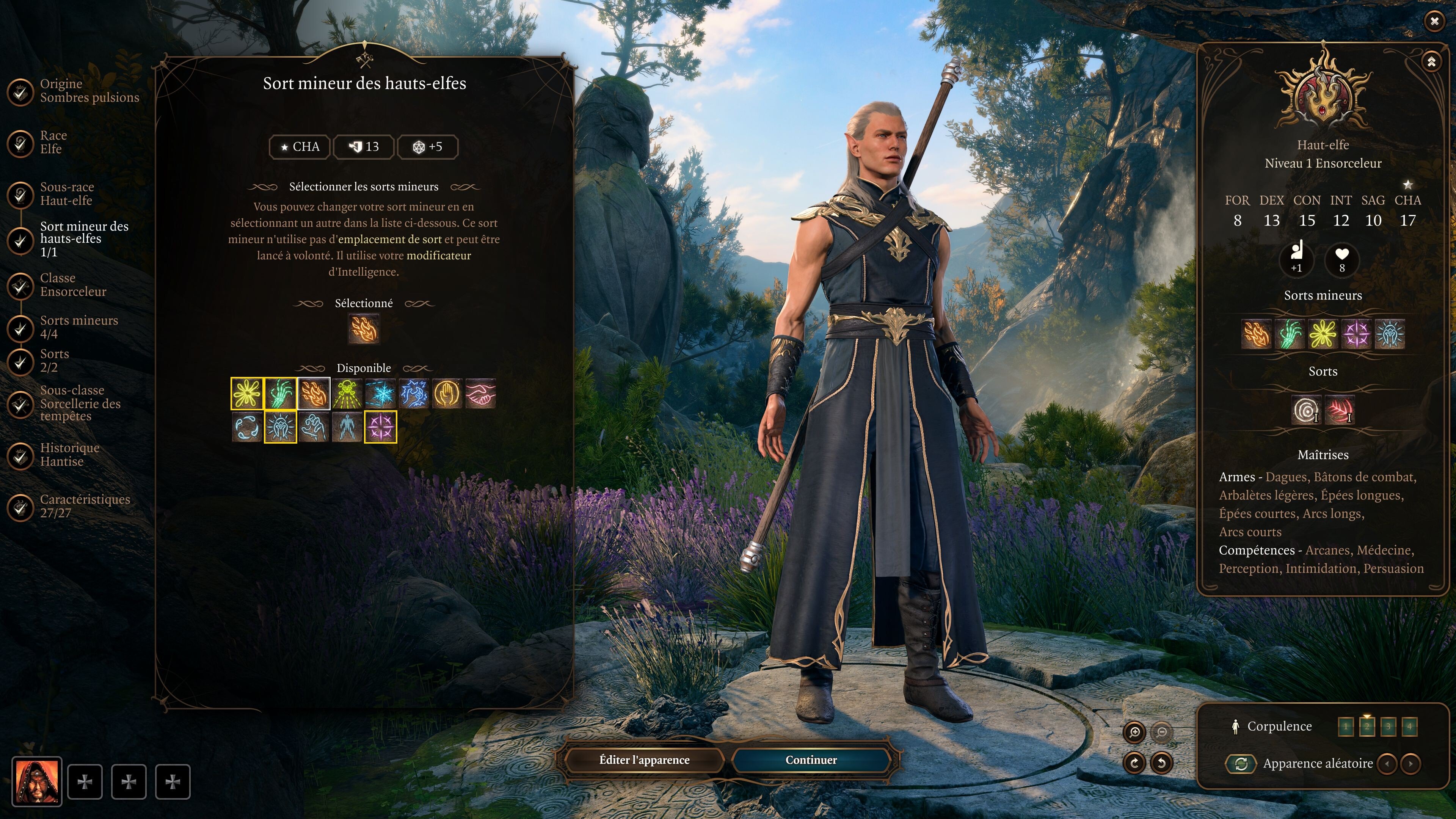
Task: Collapse the character summary panel
Action: (x=1431, y=61)
